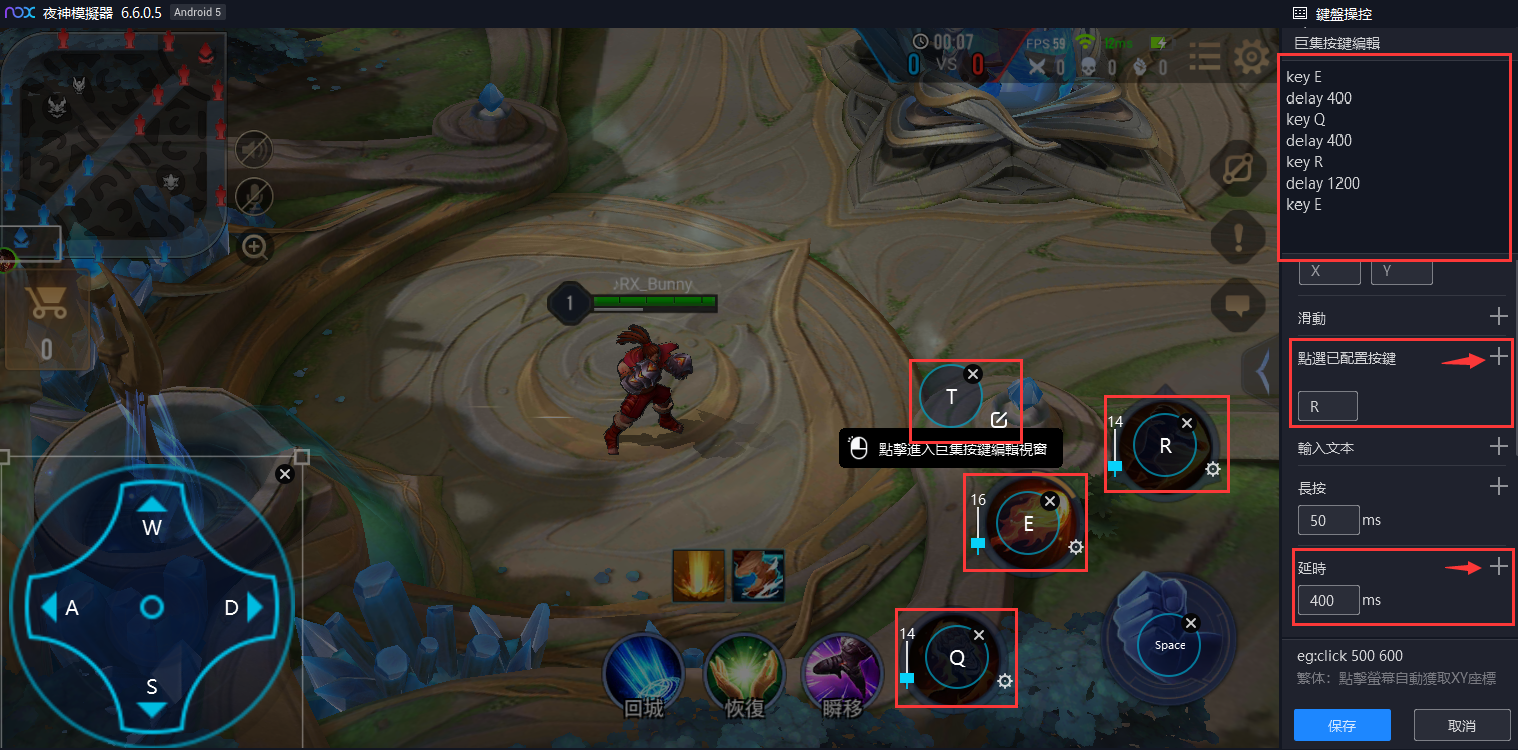The height and width of the screenshot is (750, 1518).
Task: Add configured key via 點選已配置按鍵 plus
Action: pyautogui.click(x=1498, y=357)
